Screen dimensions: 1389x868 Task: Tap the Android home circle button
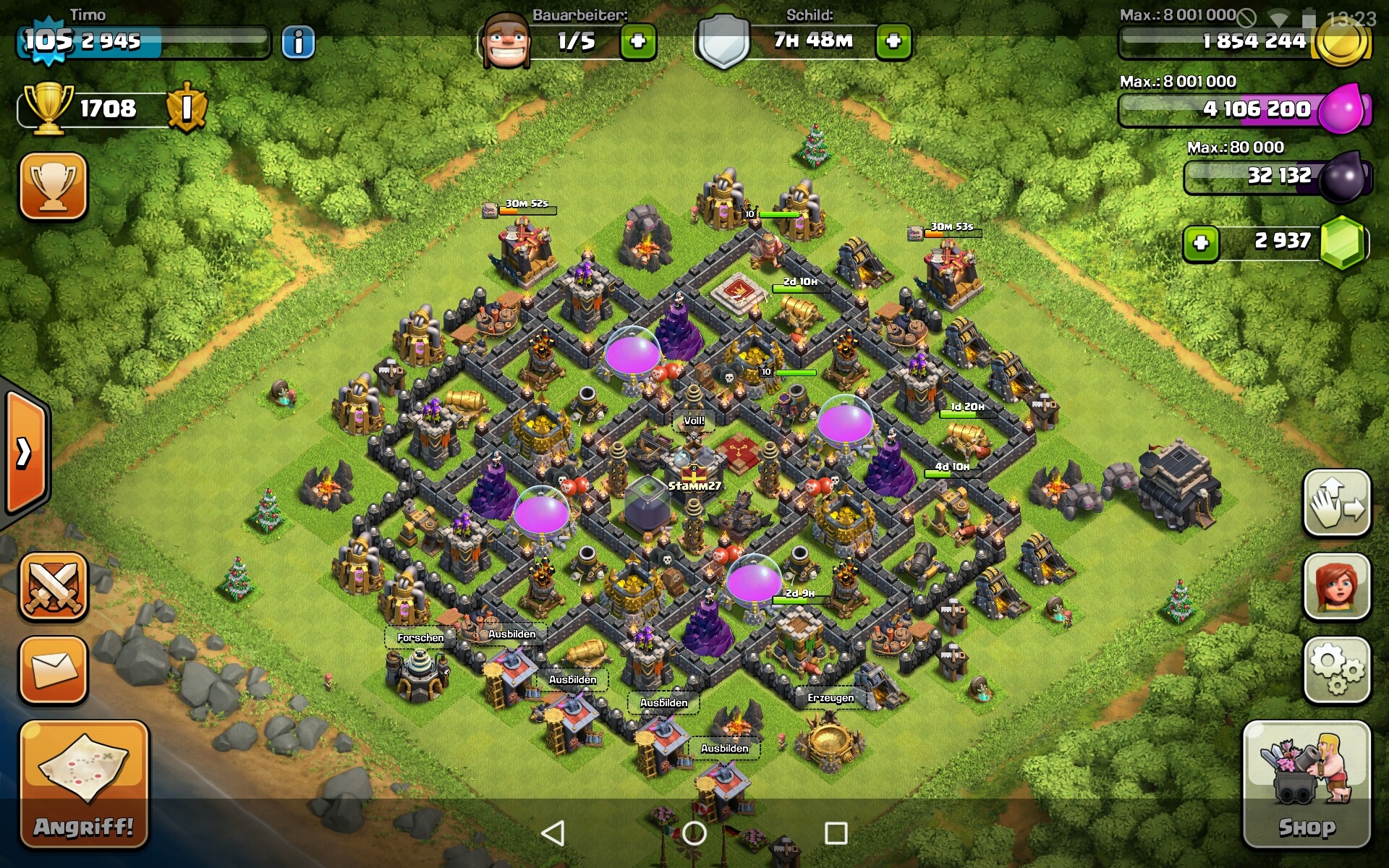point(694,833)
